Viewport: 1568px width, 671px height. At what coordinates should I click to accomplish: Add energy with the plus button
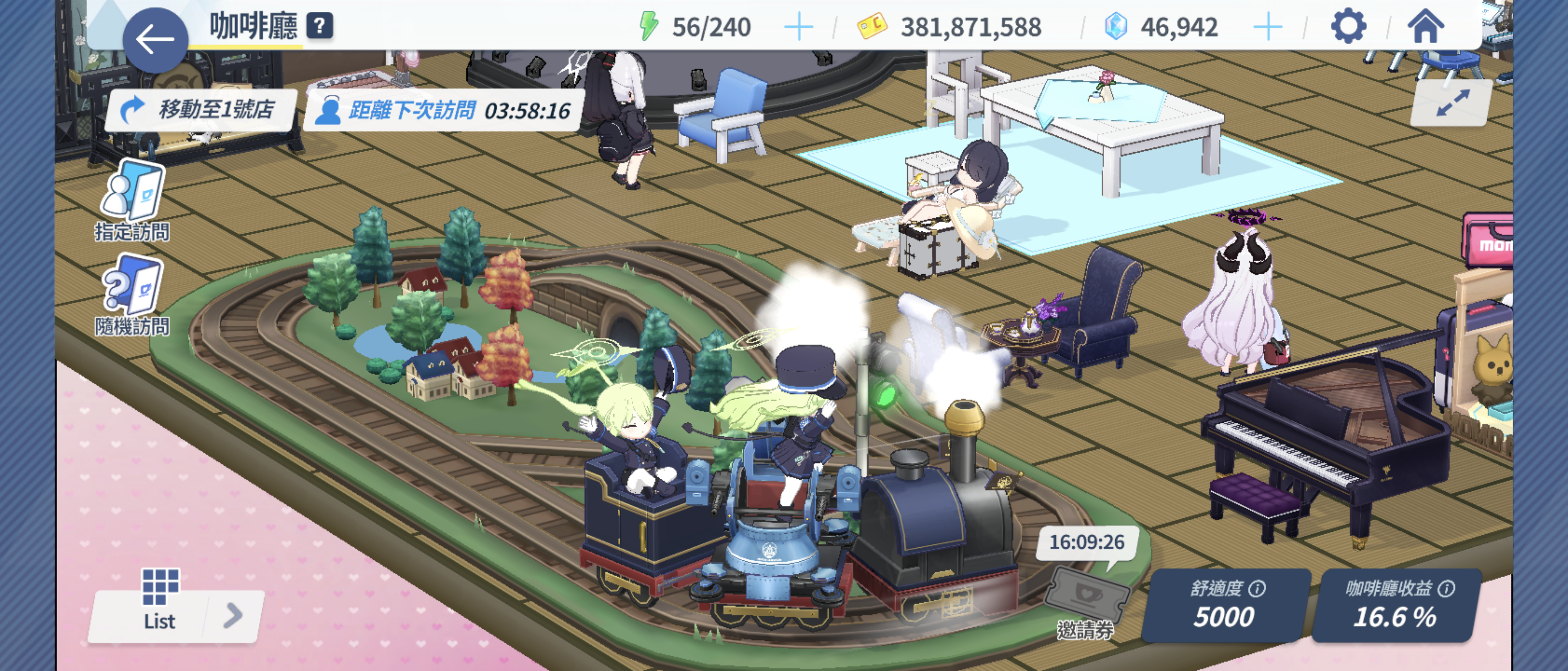pyautogui.click(x=798, y=27)
